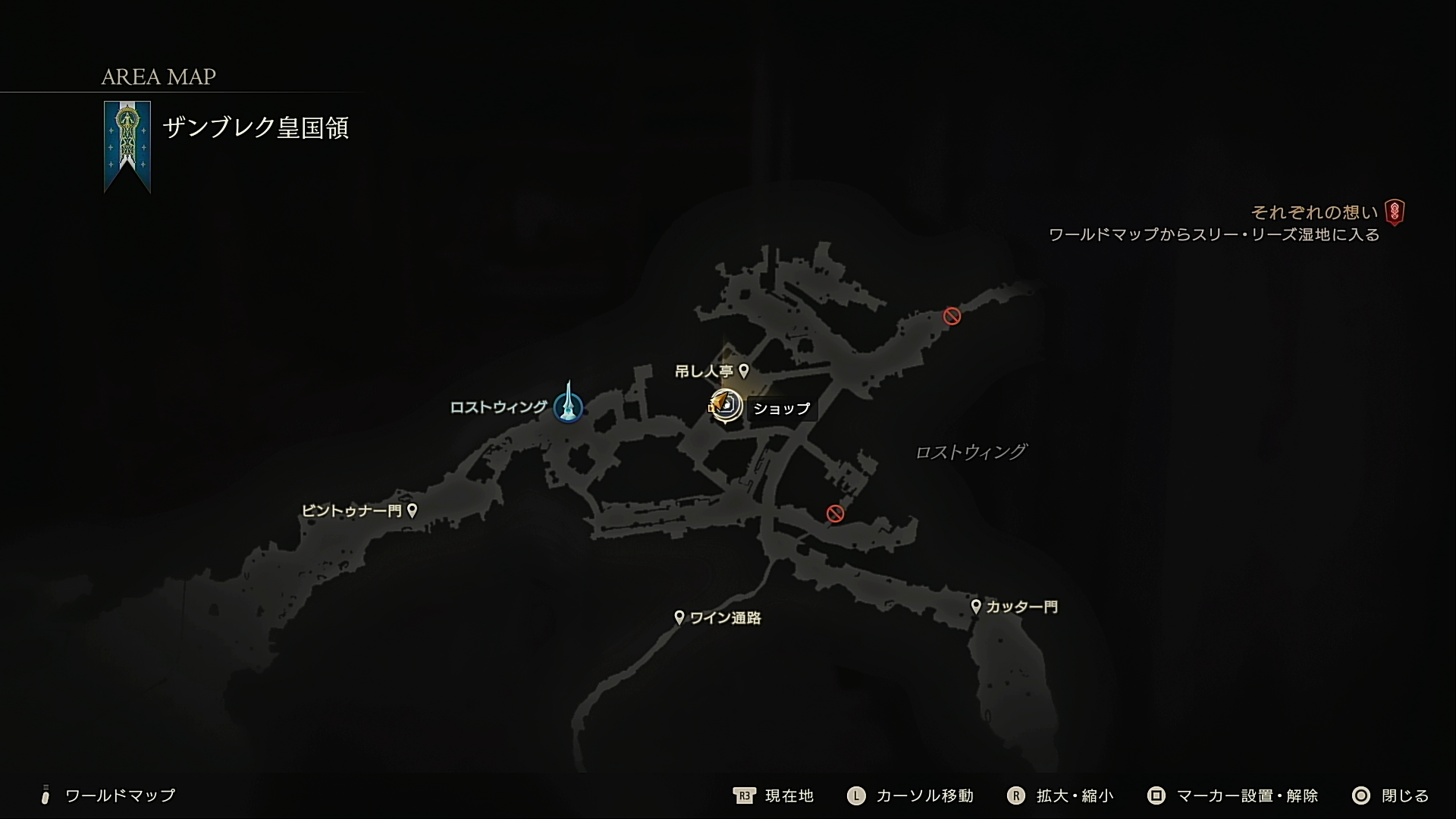The height and width of the screenshot is (819, 1456).
Task: Click the red blocked-path icon in the northeast
Action: point(952,316)
